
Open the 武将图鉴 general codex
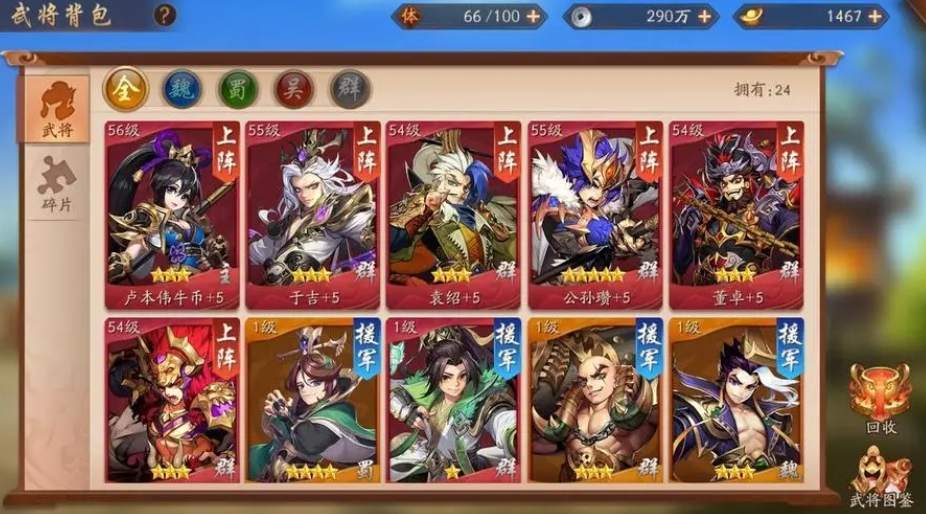point(879,478)
